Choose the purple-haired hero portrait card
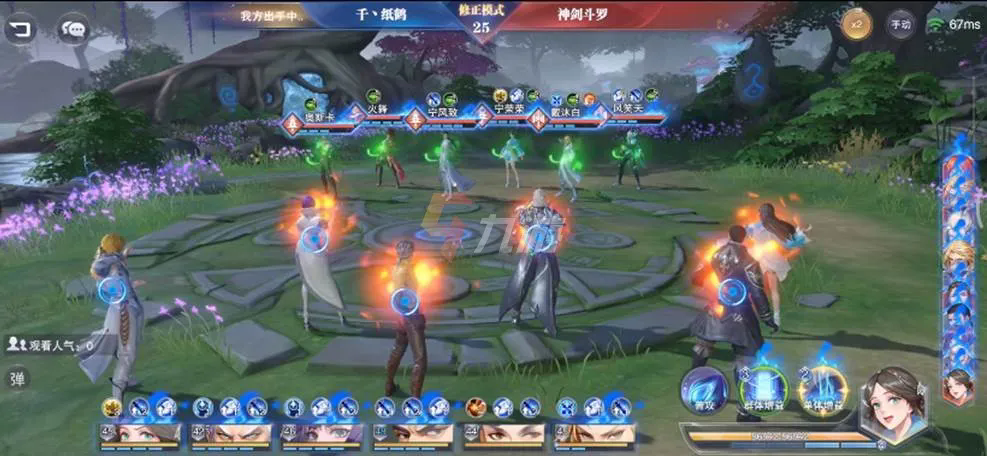Viewport: 987px width, 456px height. 322,434
